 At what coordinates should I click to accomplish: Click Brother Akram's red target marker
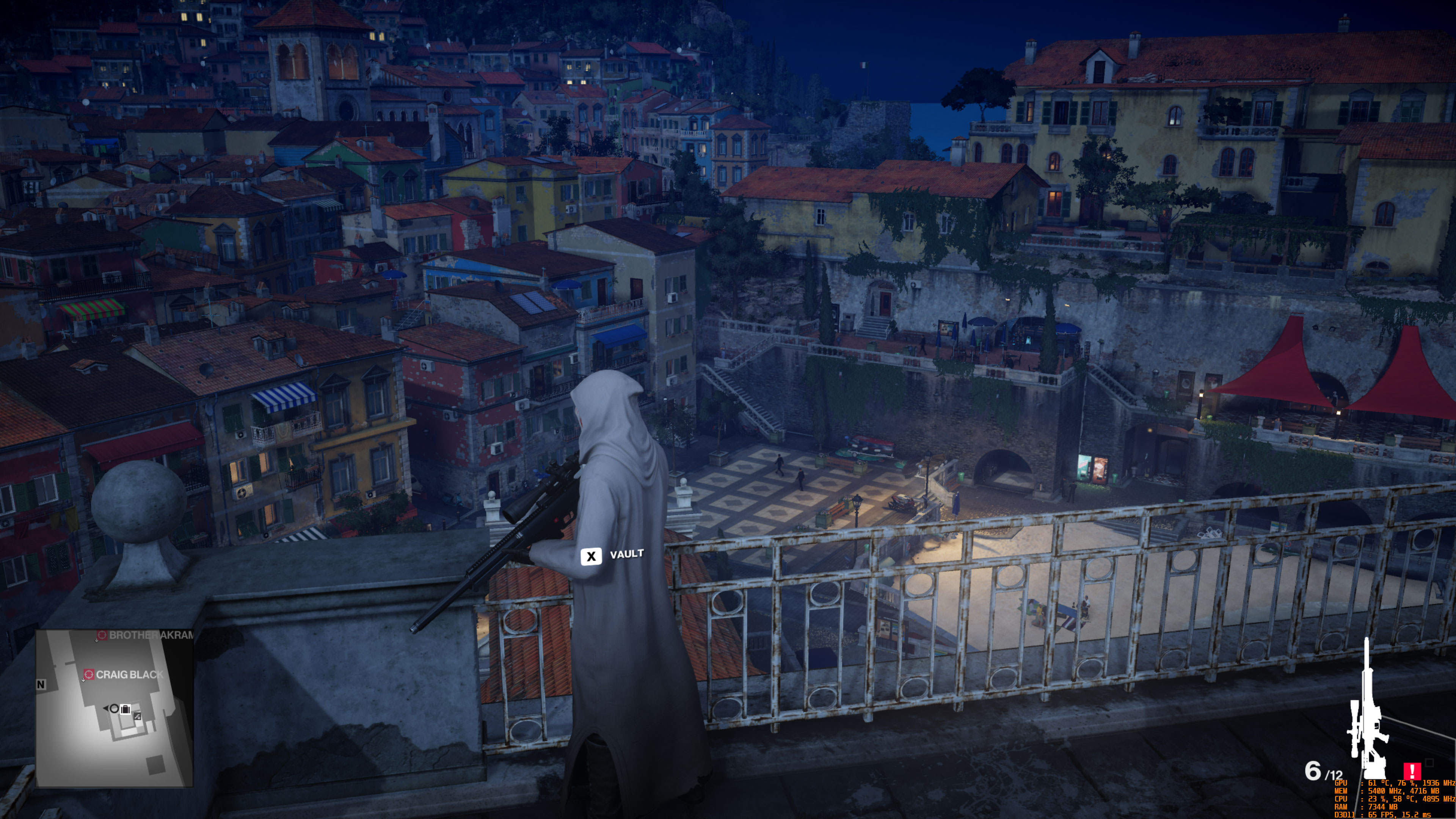102,635
